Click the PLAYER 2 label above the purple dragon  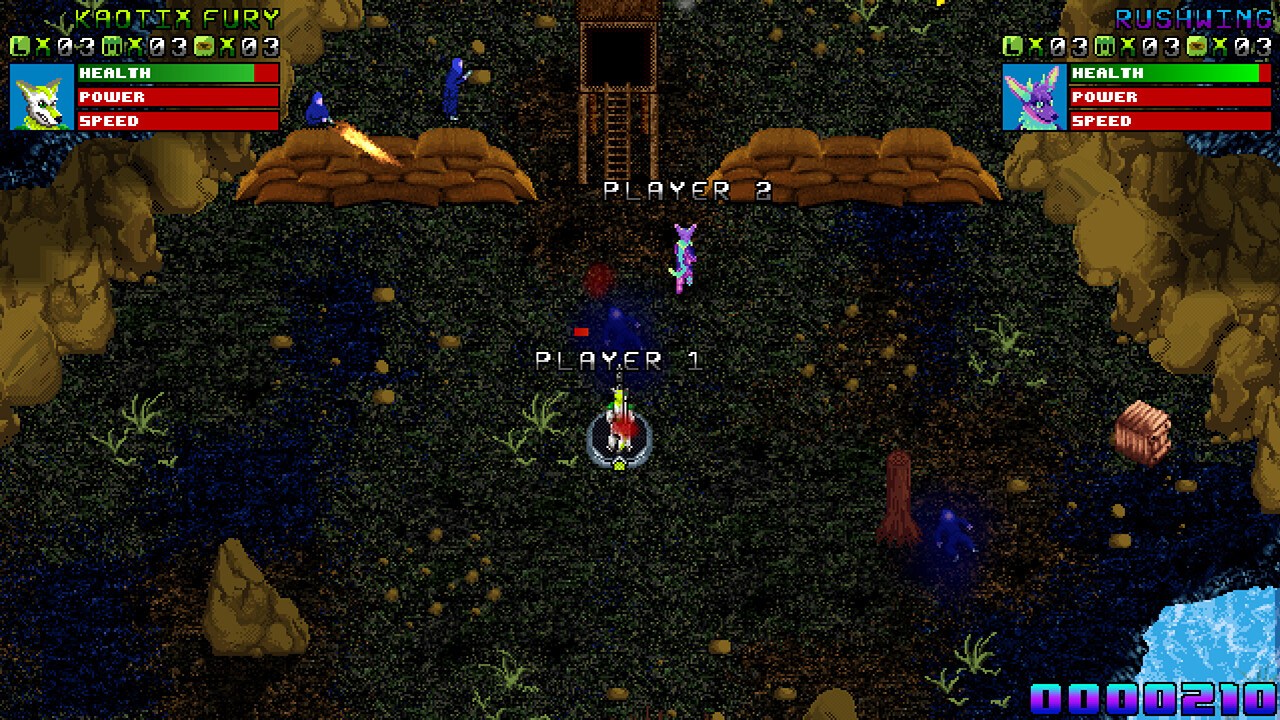[x=685, y=190]
